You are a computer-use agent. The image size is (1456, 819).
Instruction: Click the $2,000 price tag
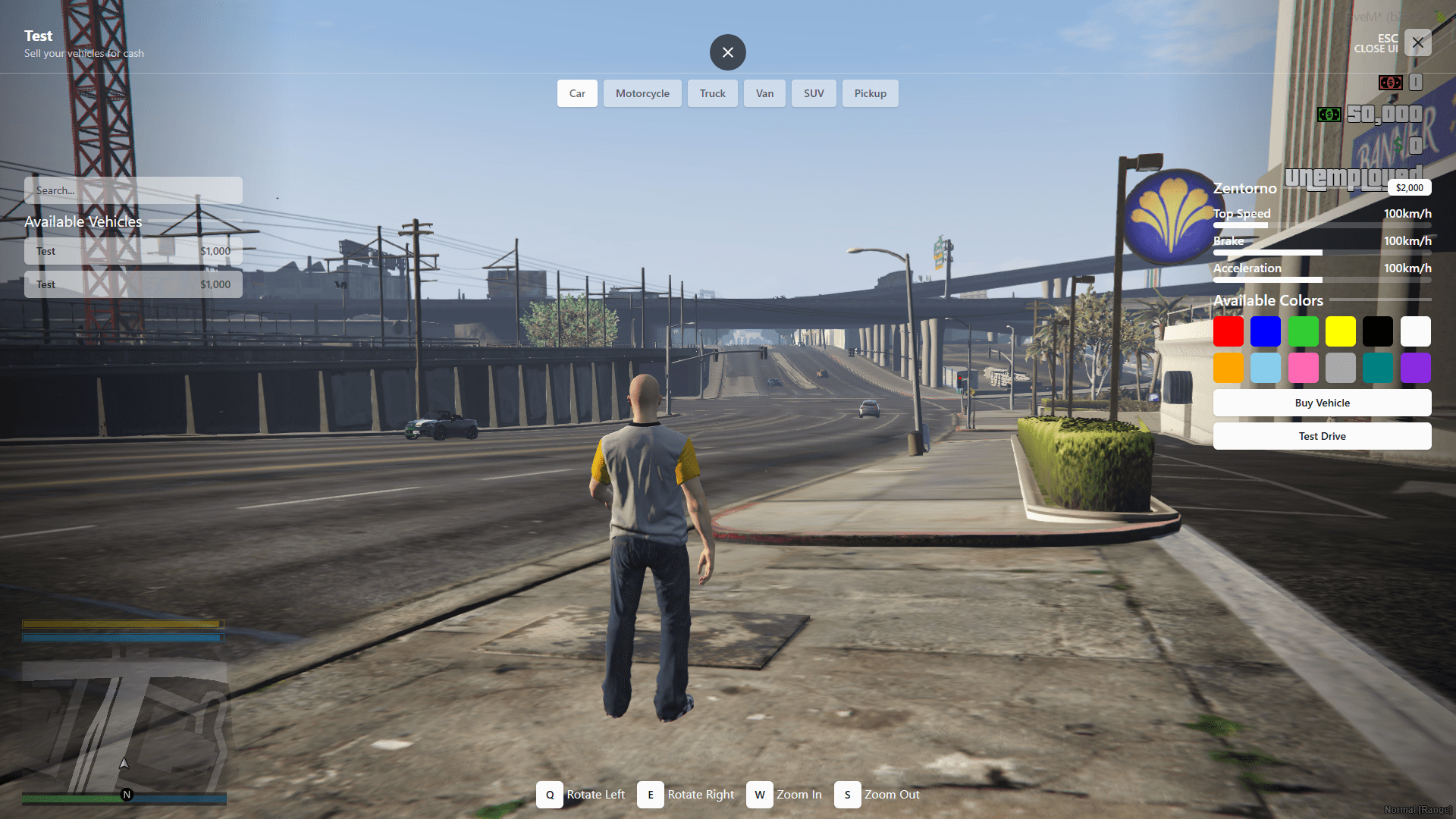click(1409, 187)
